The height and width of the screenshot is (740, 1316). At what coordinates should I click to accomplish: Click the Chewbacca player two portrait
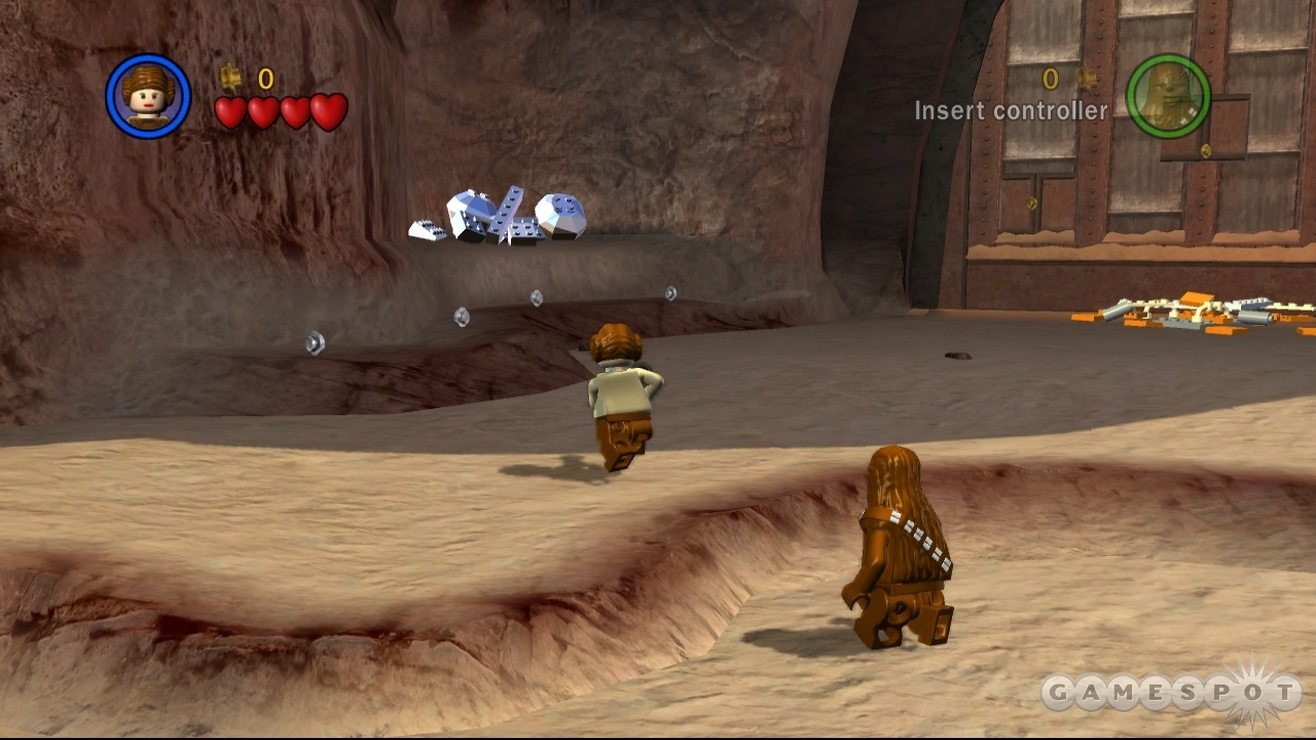tap(1168, 96)
